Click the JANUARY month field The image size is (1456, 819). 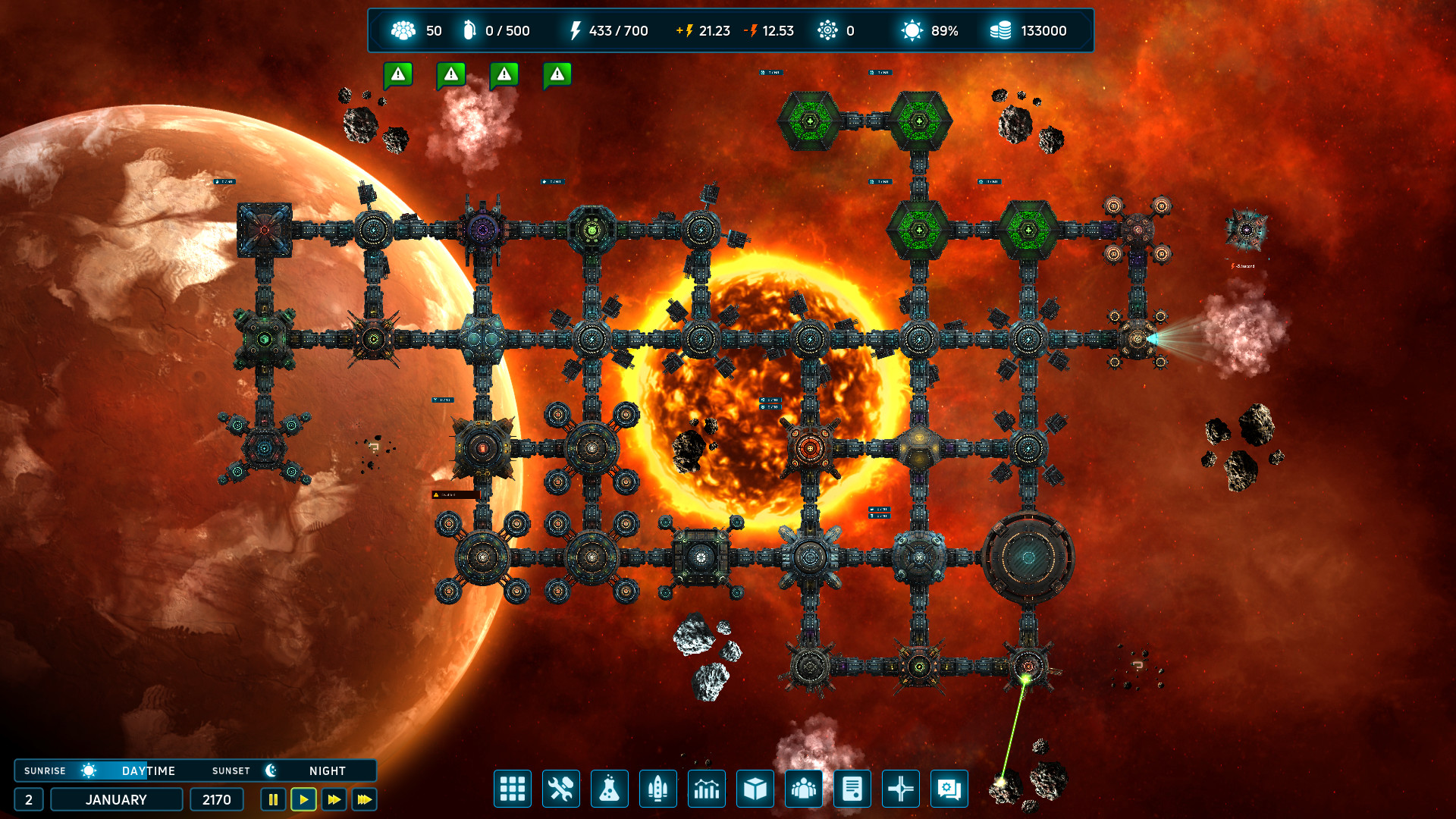coord(116,799)
